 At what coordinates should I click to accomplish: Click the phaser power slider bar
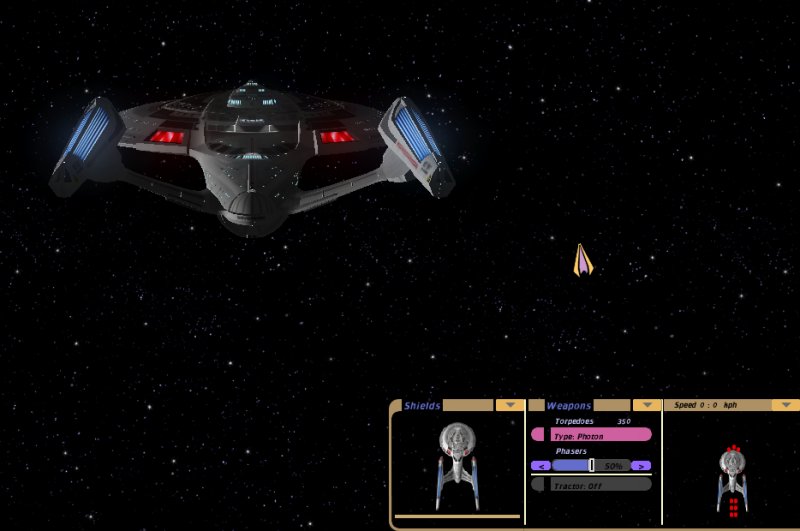(x=591, y=465)
